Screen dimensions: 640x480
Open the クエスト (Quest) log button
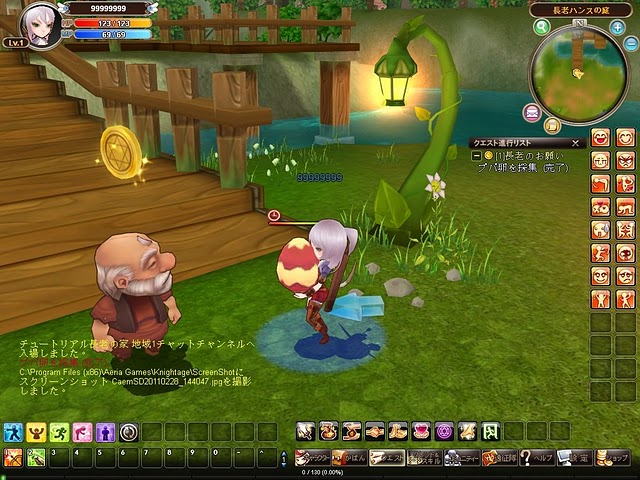point(386,457)
